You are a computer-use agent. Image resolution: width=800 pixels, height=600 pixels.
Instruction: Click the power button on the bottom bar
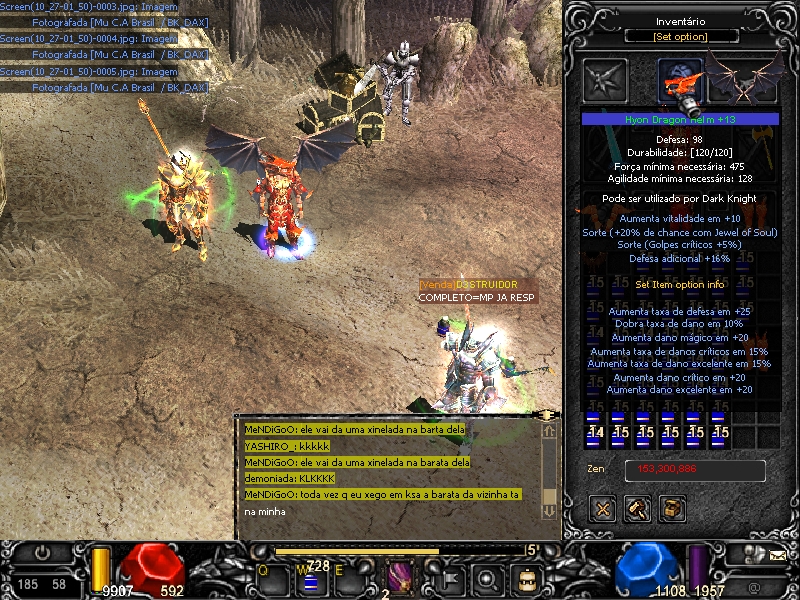click(43, 553)
